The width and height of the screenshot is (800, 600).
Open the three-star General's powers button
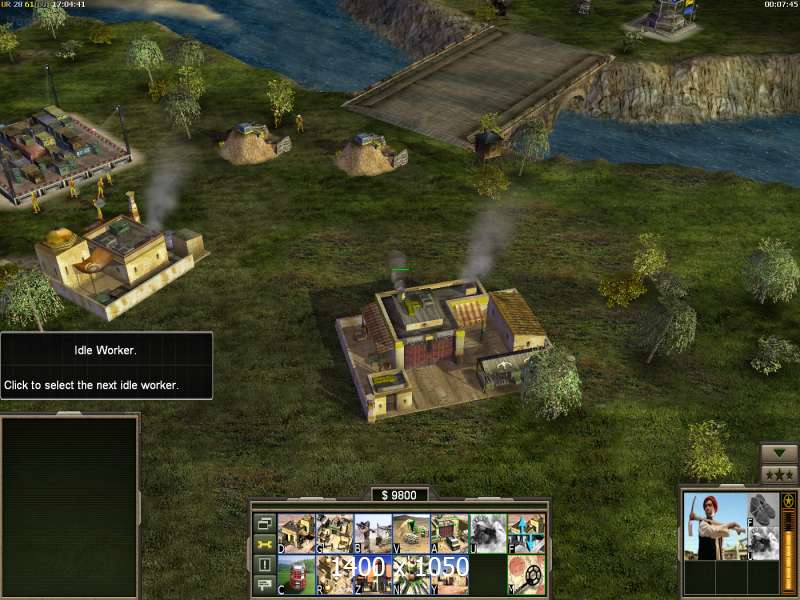click(779, 474)
